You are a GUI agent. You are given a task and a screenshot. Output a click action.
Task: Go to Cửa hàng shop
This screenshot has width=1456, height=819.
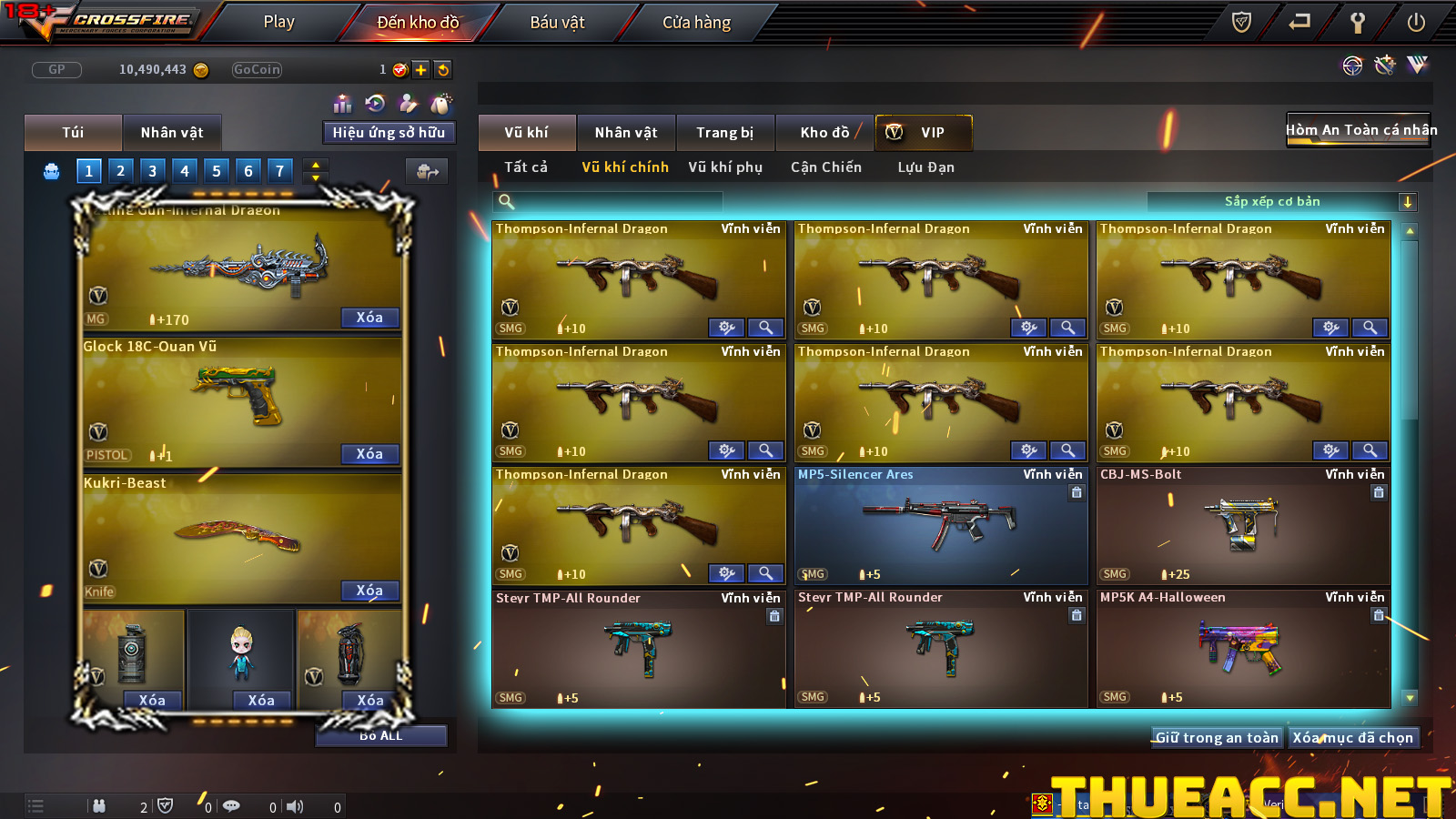(x=696, y=22)
